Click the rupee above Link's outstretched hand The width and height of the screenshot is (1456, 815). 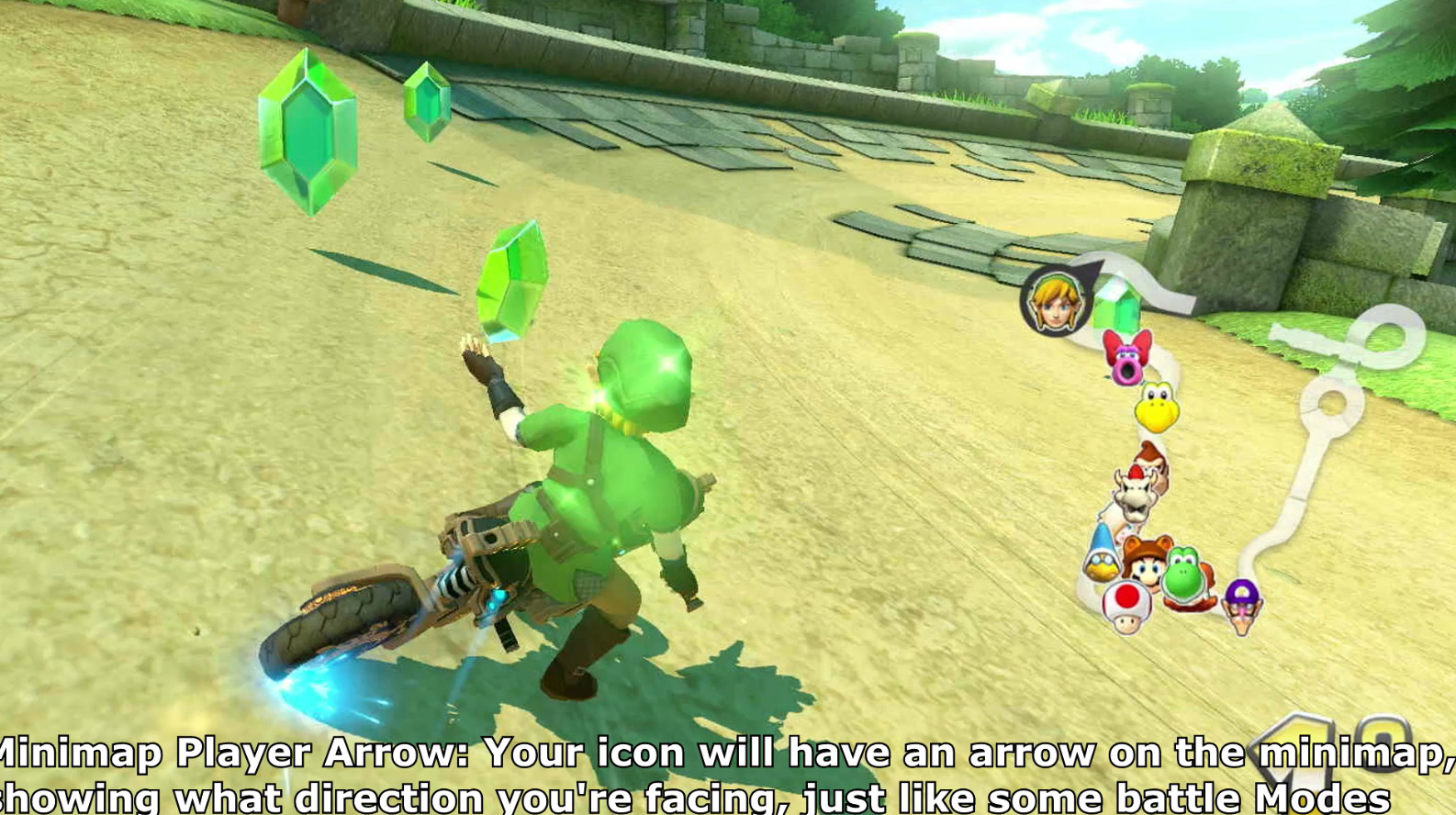pos(511,280)
